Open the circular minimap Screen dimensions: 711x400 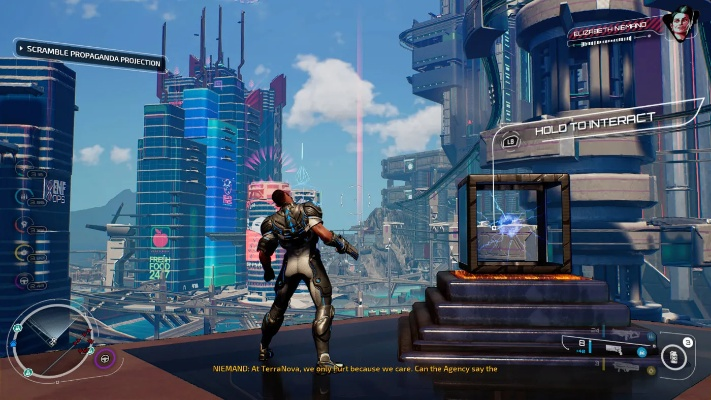pos(51,340)
